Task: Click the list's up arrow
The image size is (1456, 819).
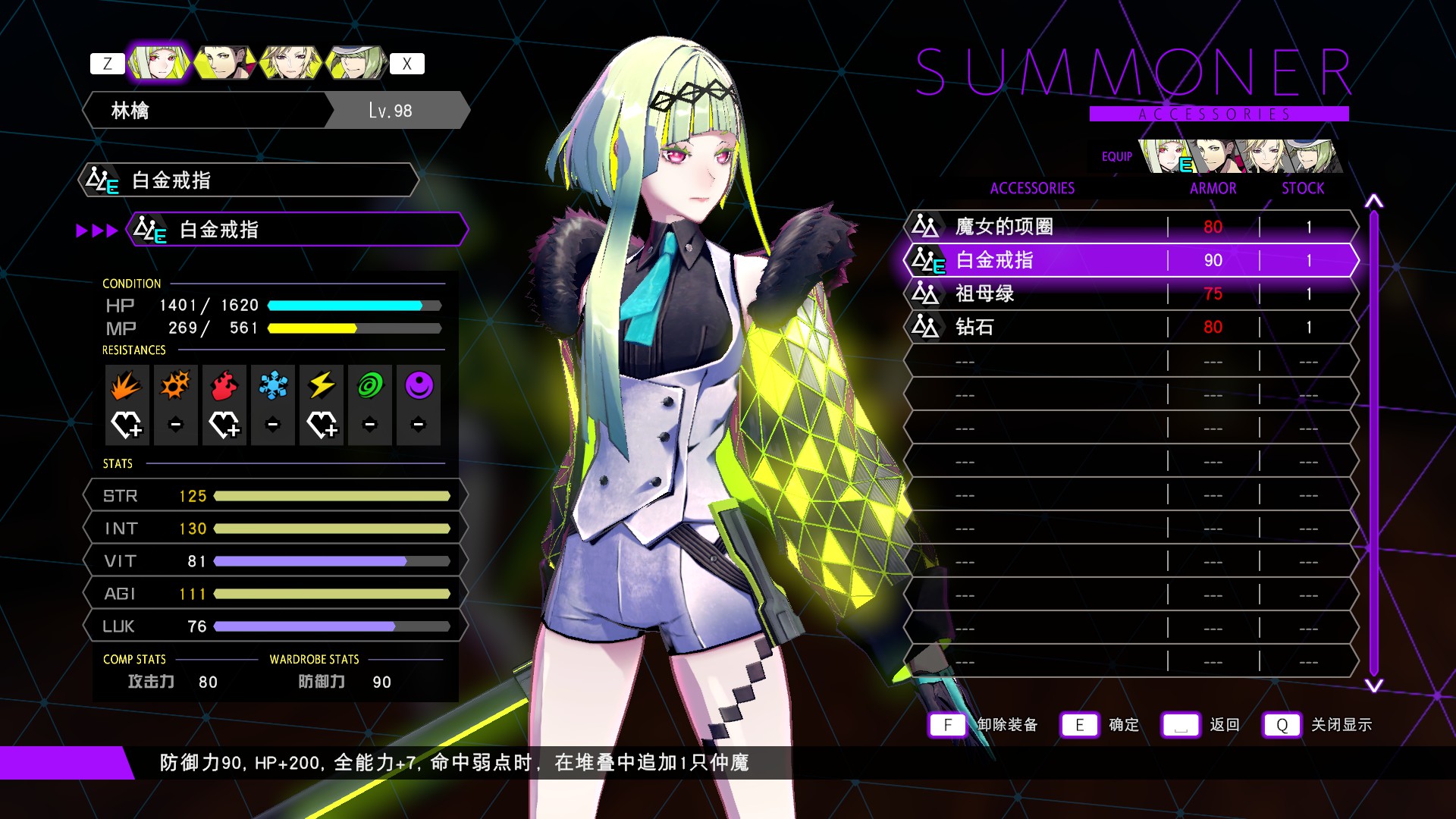Action: pyautogui.click(x=1373, y=202)
